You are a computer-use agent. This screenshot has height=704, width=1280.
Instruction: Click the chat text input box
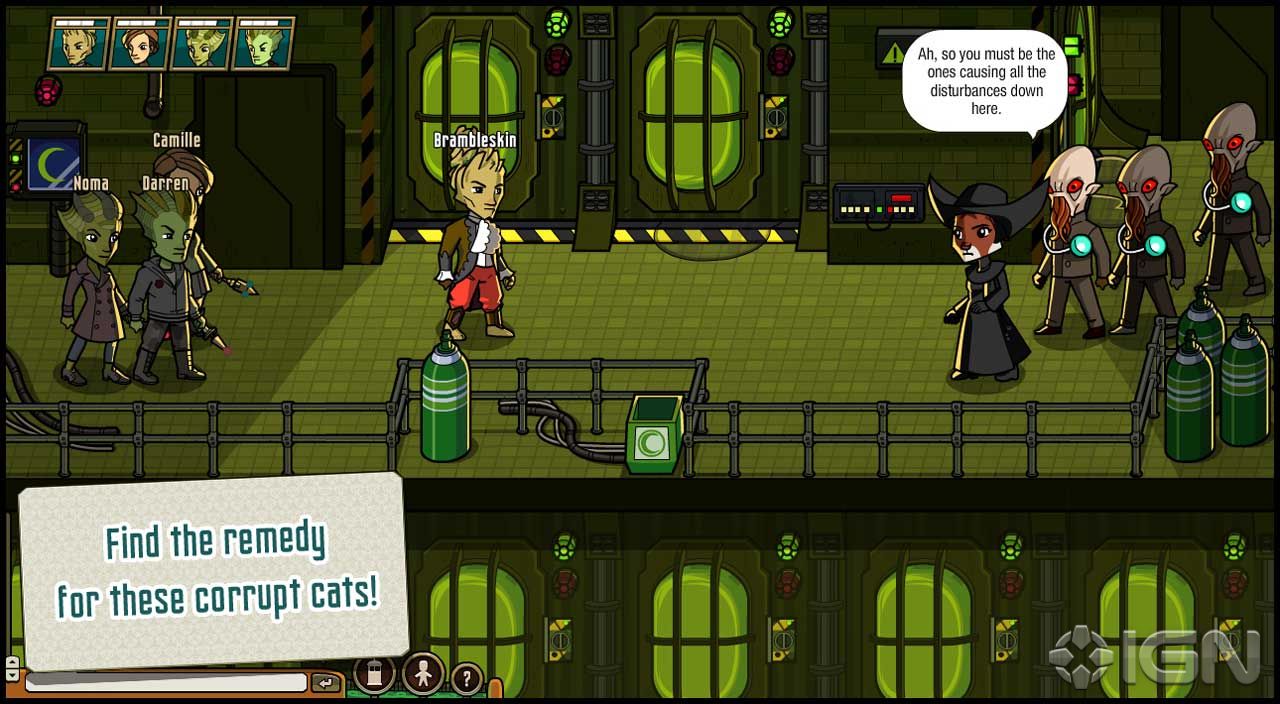pyautogui.click(x=166, y=683)
